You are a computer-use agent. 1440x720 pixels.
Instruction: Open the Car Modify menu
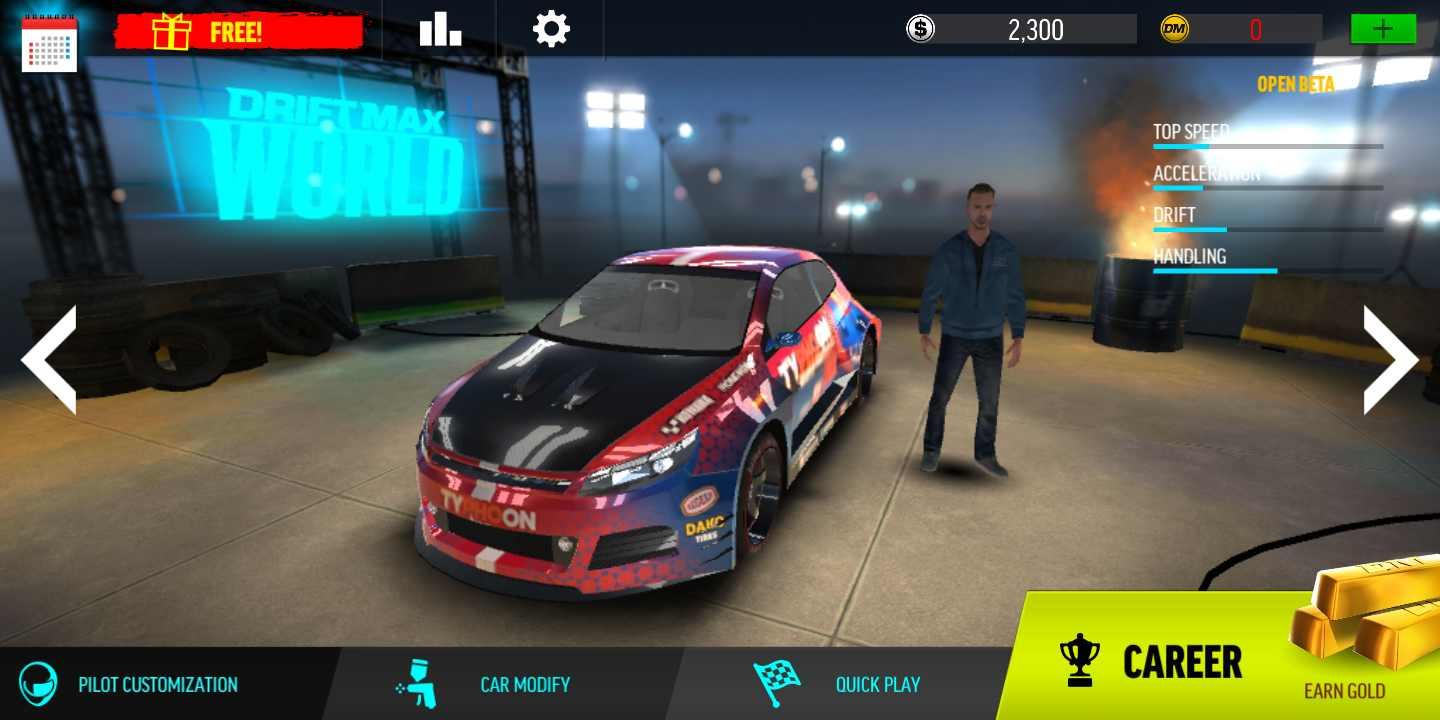coord(485,685)
